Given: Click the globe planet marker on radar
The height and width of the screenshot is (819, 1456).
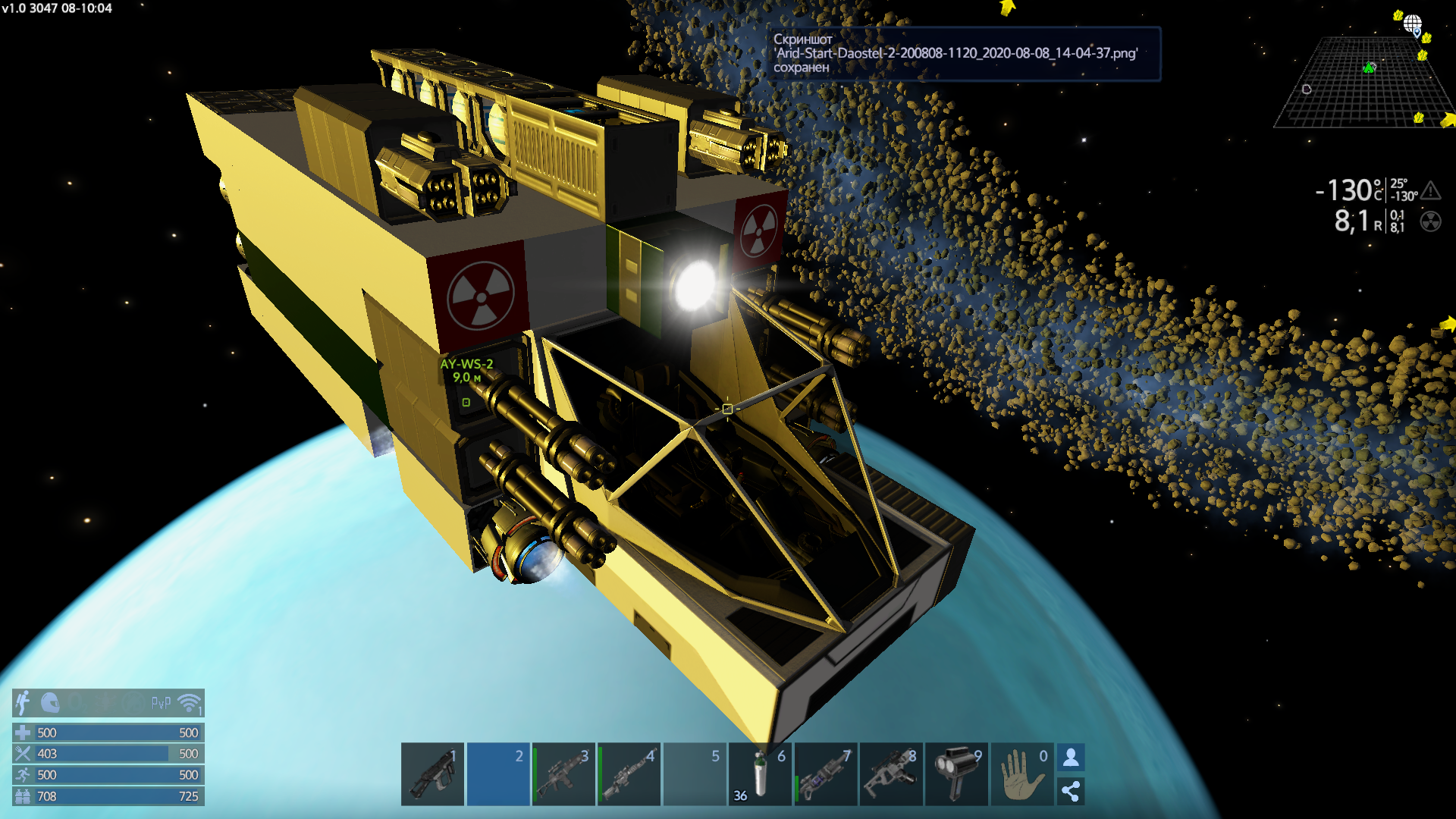Looking at the screenshot, I should pyautogui.click(x=1412, y=24).
